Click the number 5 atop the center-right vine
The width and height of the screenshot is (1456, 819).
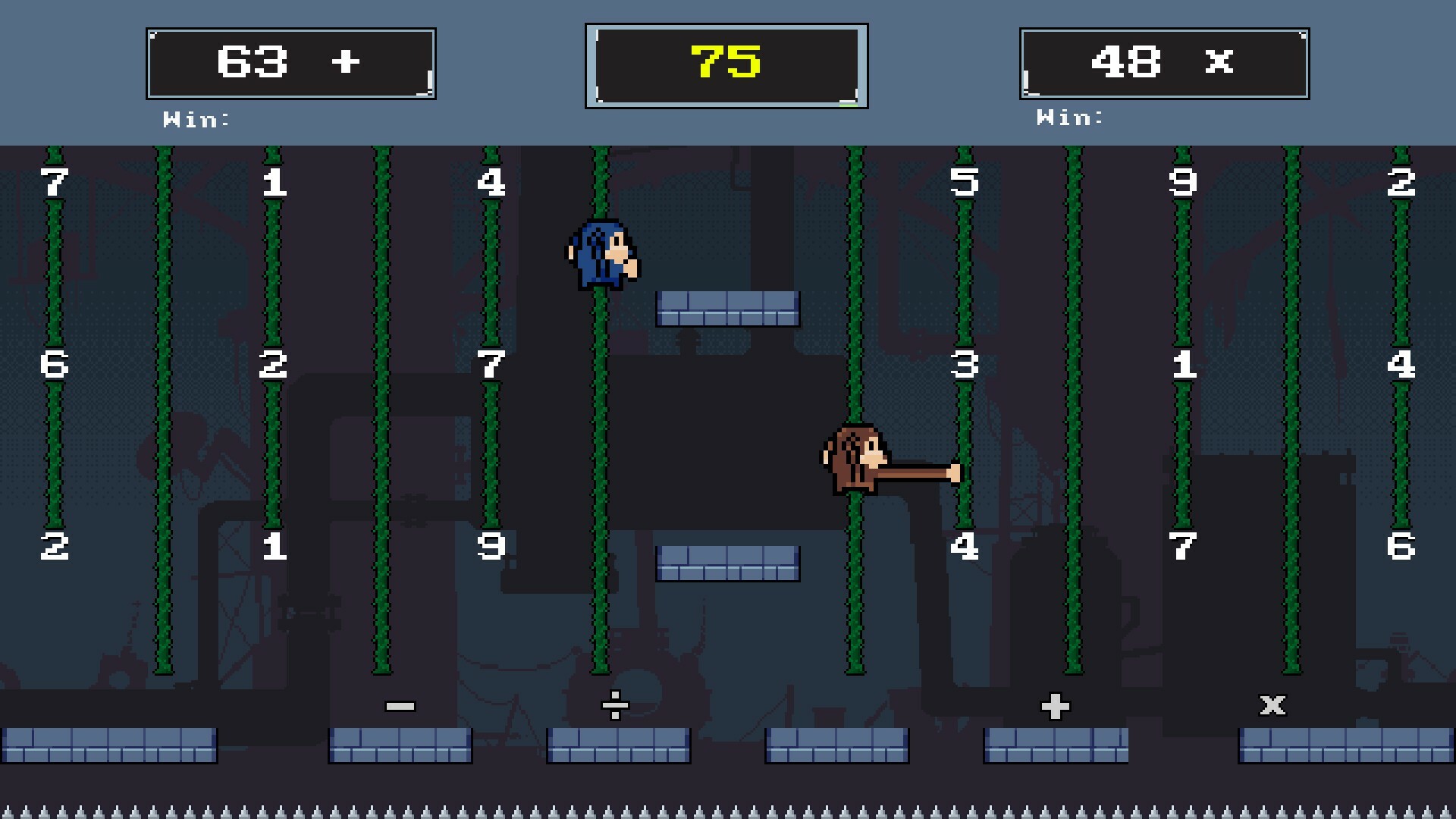point(964,182)
